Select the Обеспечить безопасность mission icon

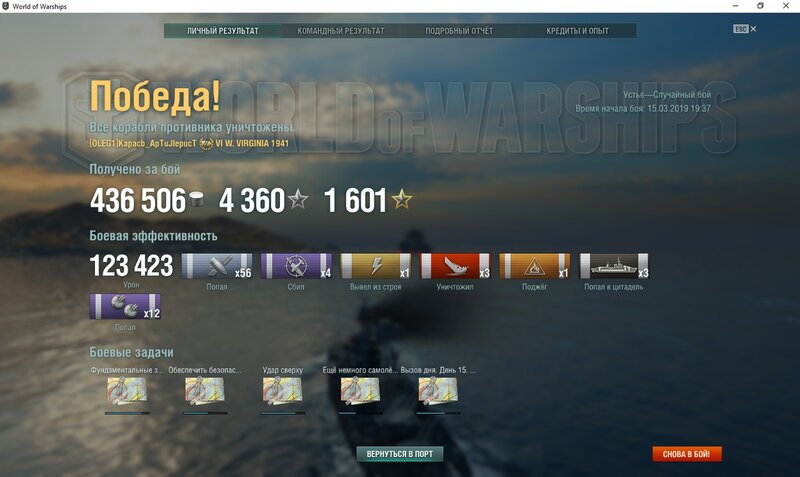click(x=205, y=391)
